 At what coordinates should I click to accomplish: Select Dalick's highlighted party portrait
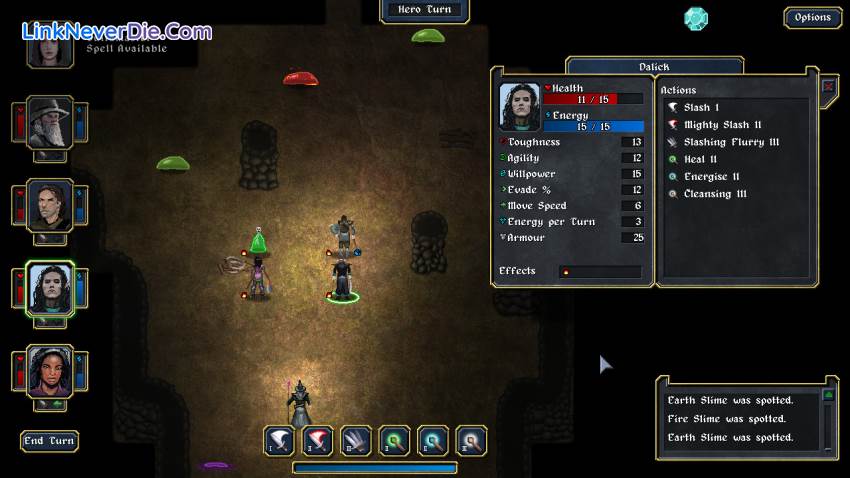point(49,289)
